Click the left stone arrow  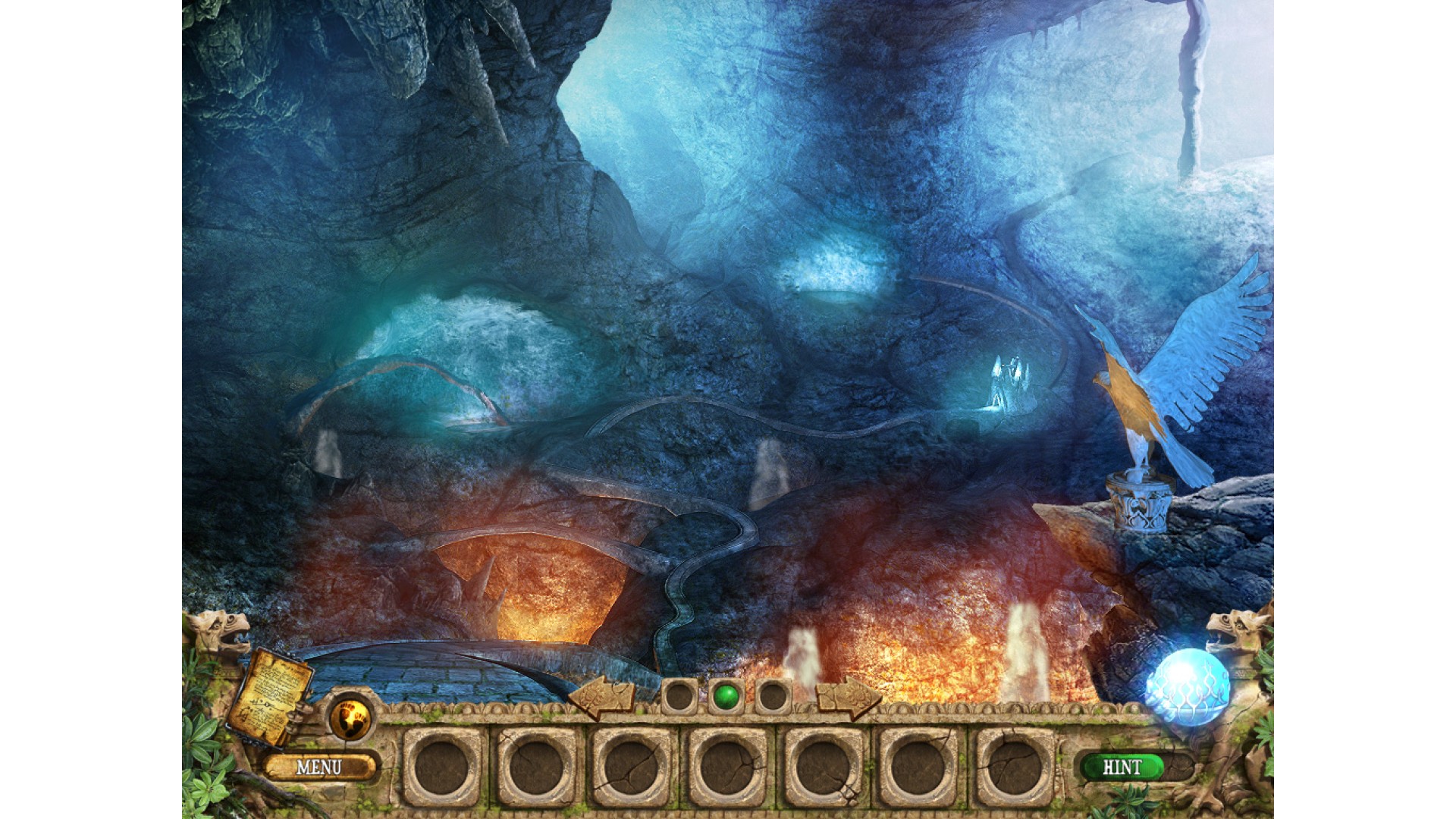pos(601,697)
